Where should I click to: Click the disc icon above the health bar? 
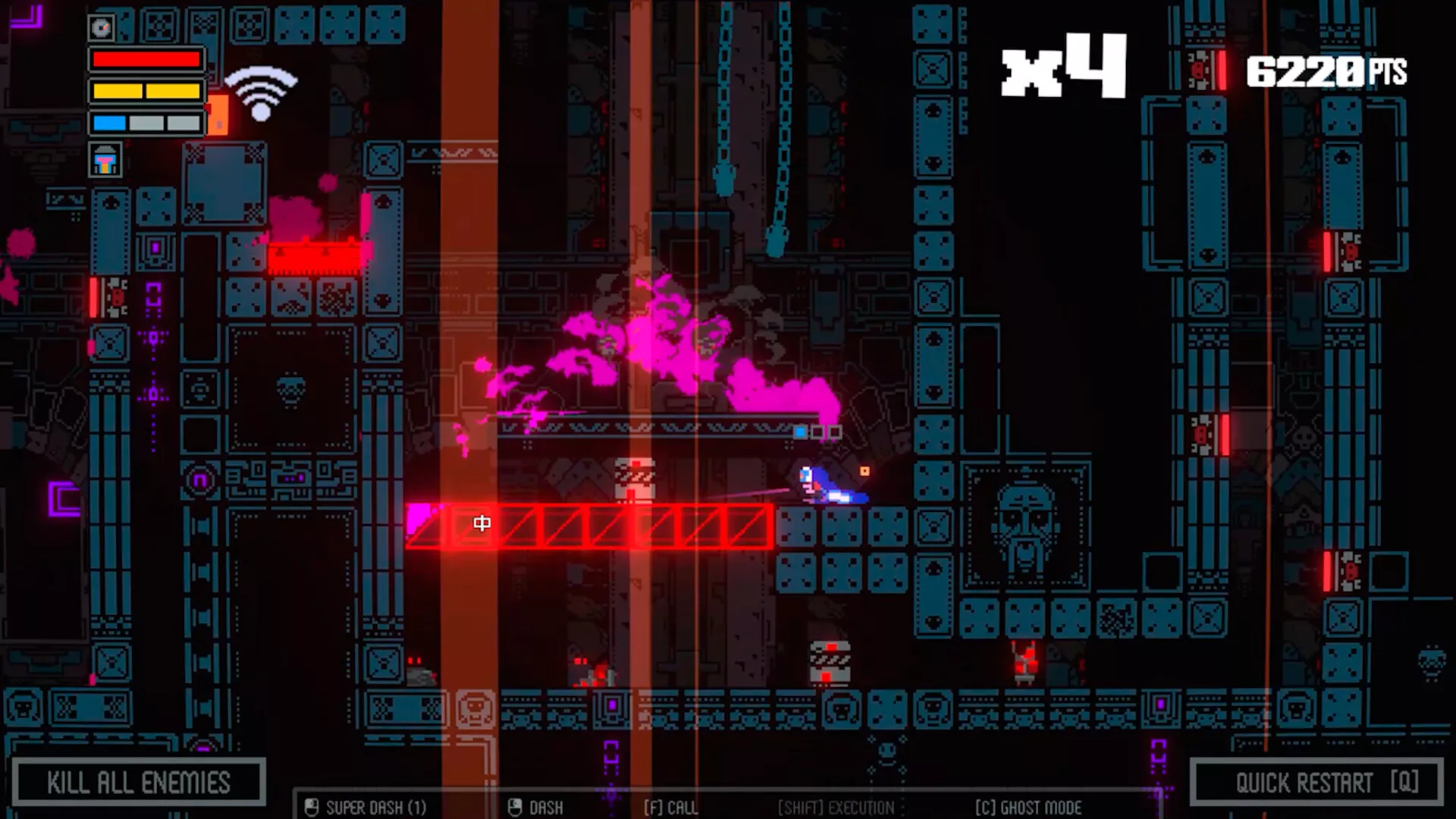point(101,28)
